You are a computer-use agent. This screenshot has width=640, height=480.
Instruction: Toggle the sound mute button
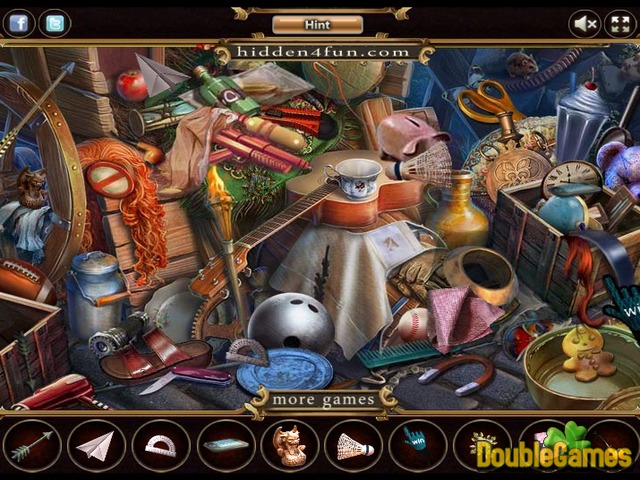tap(585, 23)
